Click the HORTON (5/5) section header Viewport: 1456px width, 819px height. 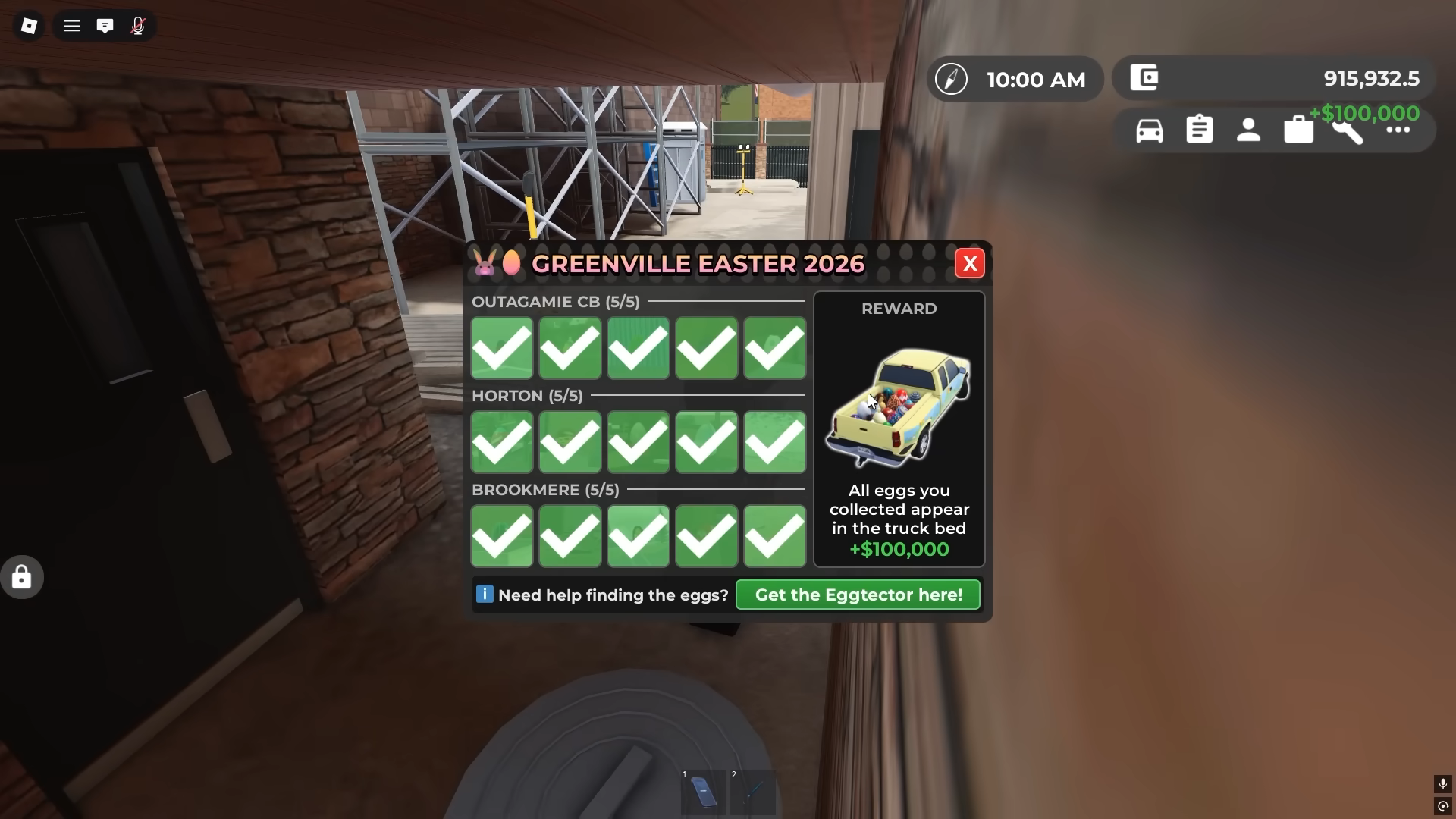point(528,395)
